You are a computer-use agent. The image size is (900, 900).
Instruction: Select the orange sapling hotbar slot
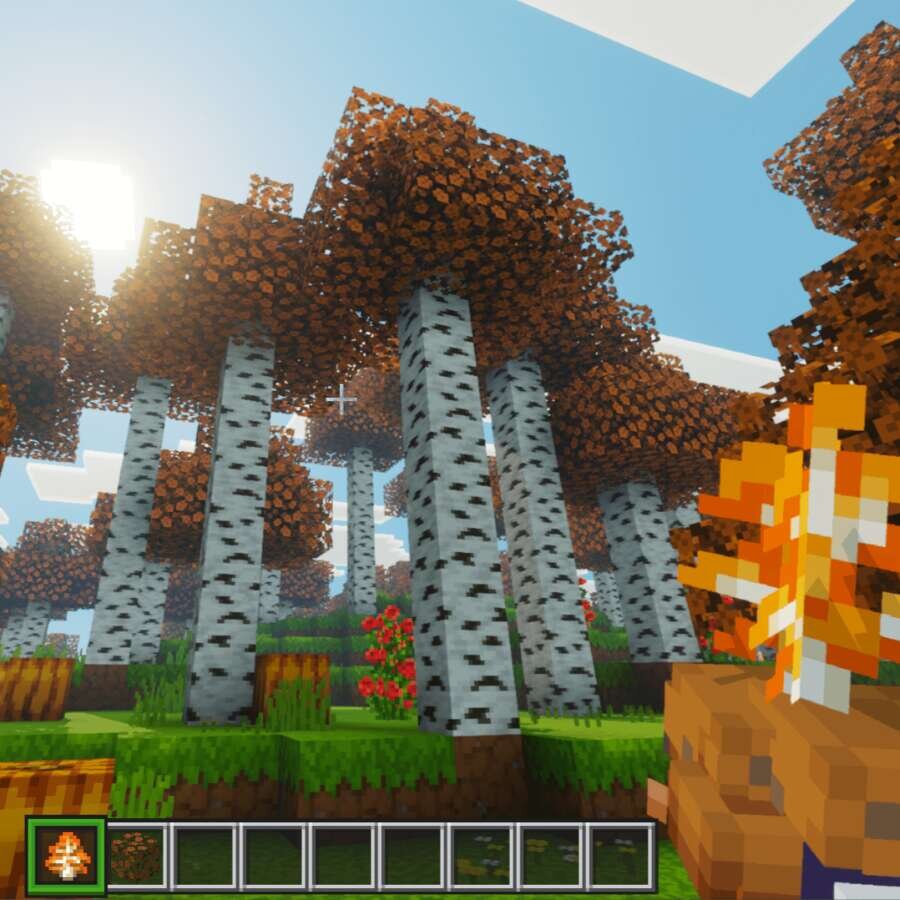click(x=66, y=856)
